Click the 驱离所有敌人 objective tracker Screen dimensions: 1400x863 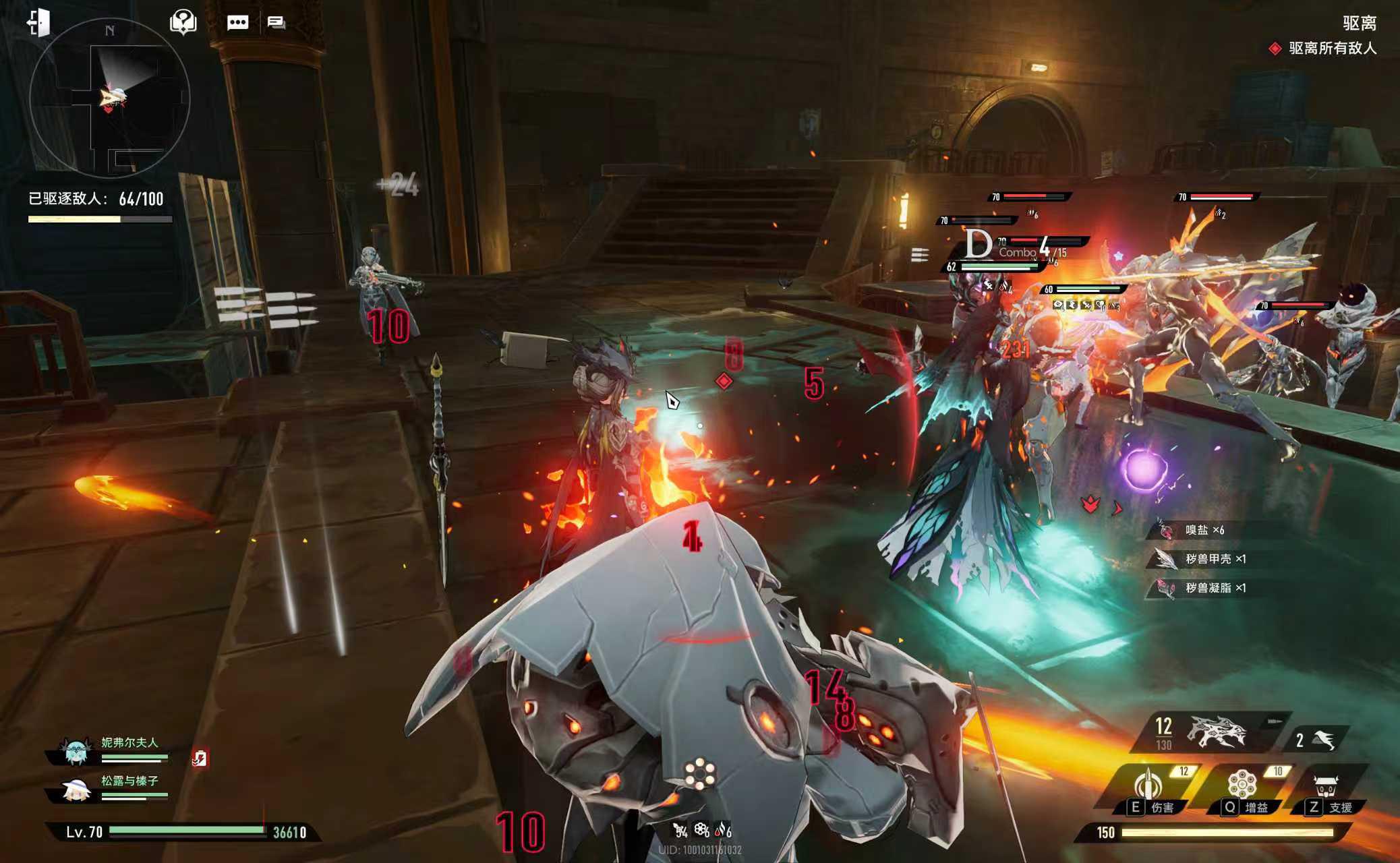(1326, 49)
